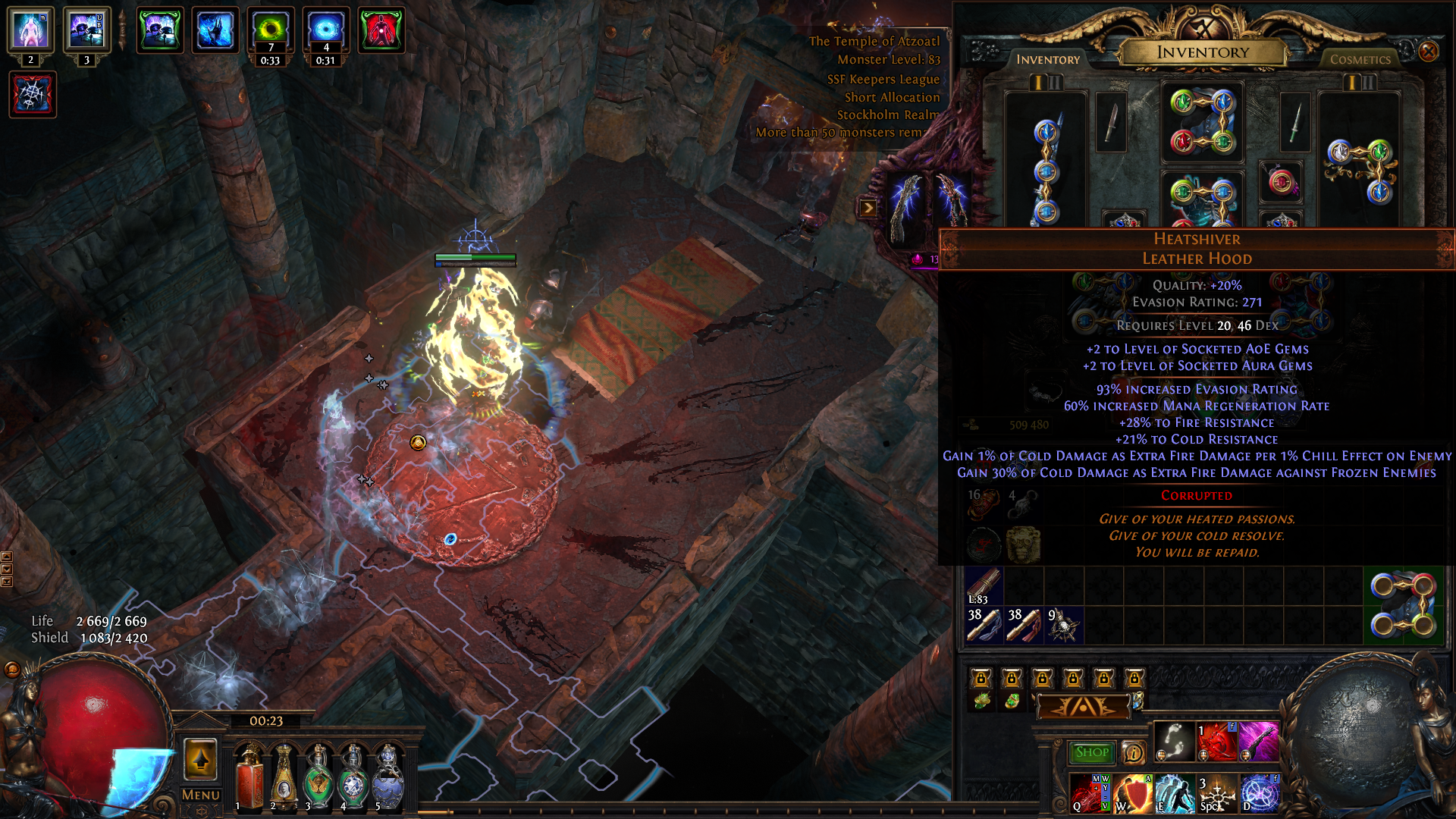Select the Inventory tab
This screenshot has height=819, width=1456.
coord(1048,59)
